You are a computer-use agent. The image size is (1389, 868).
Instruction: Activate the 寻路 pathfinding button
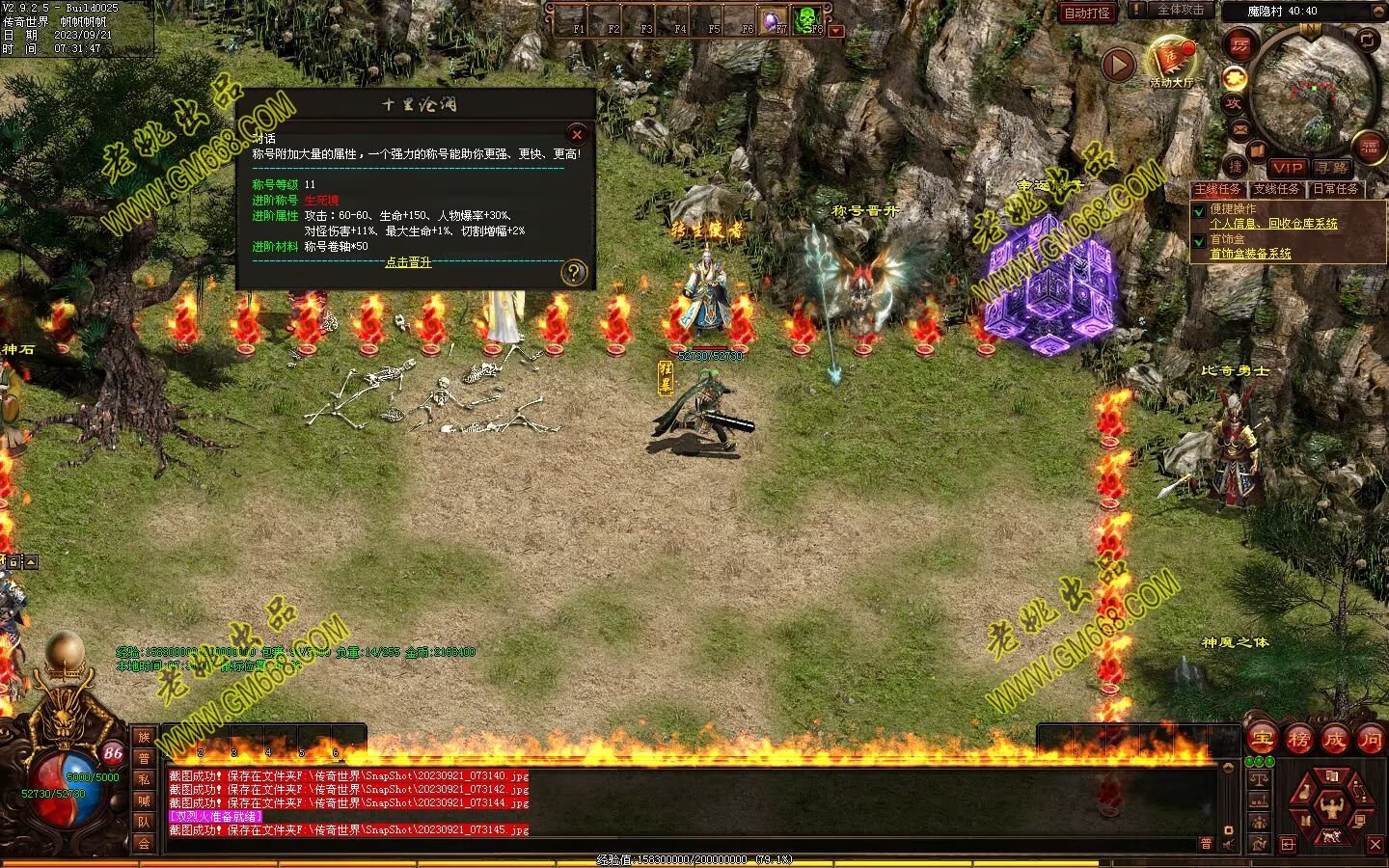(1332, 168)
